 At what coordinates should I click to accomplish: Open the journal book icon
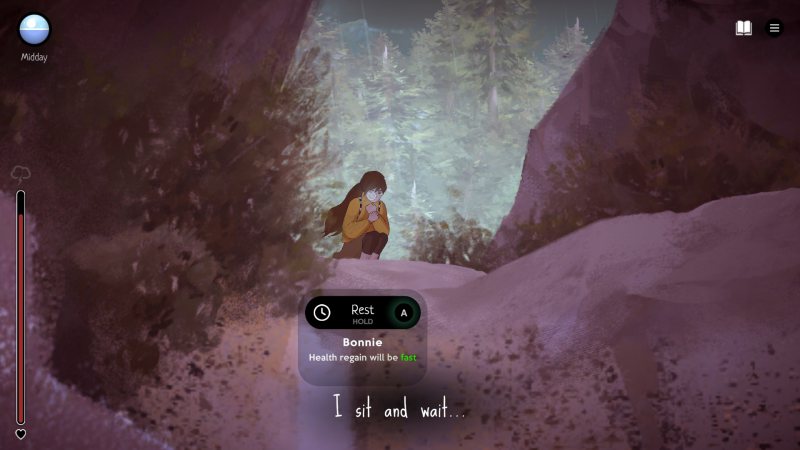[744, 28]
